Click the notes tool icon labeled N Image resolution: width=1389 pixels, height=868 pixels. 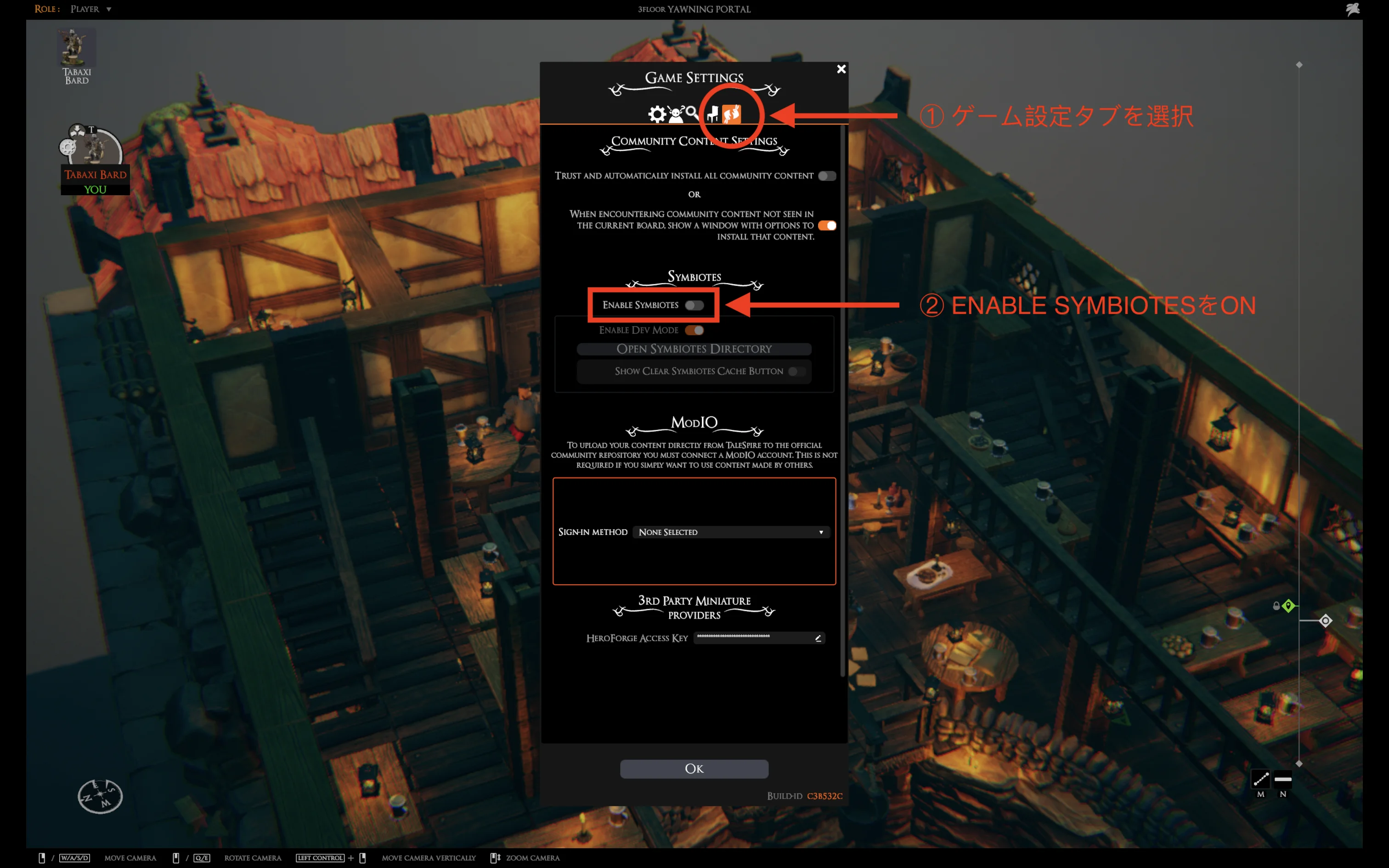click(x=1283, y=778)
